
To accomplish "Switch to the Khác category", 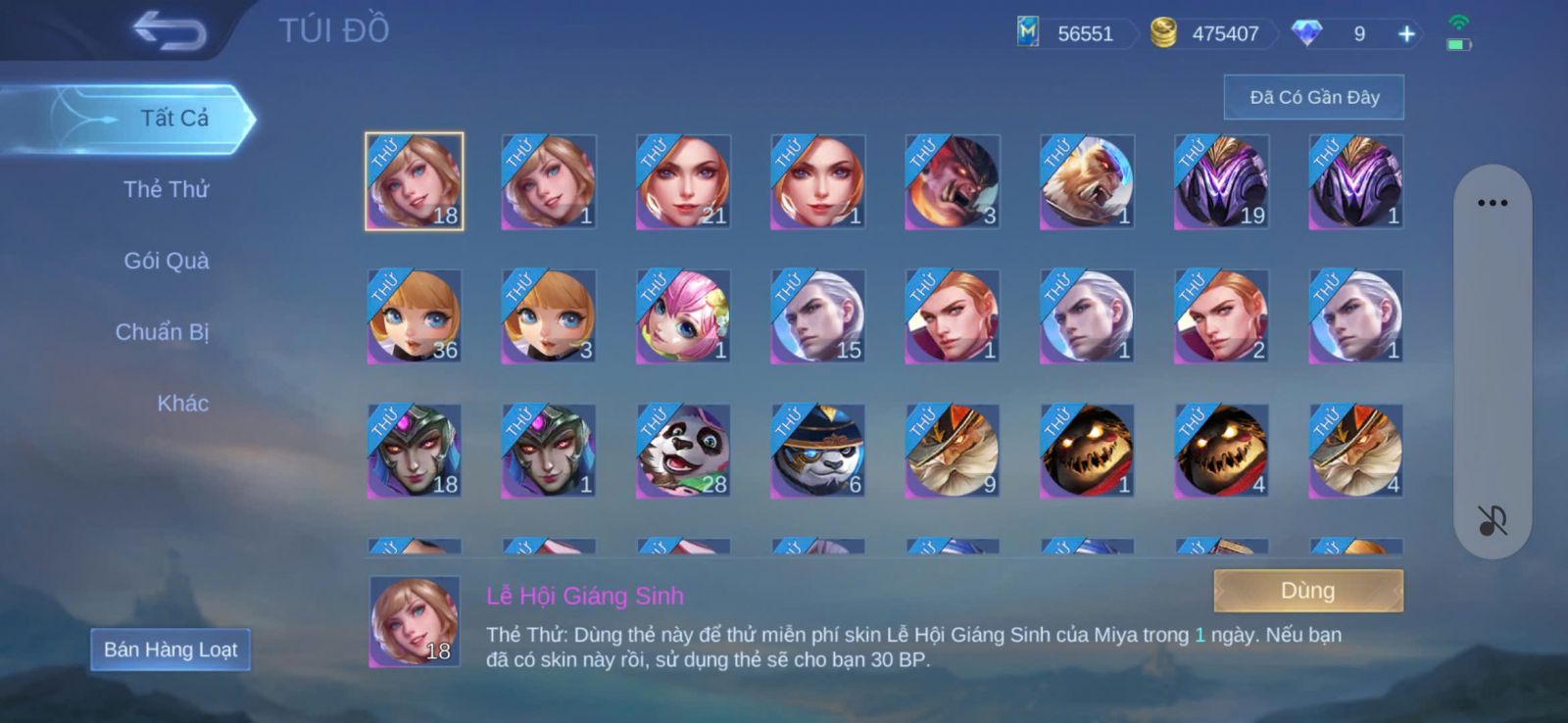I will pos(182,404).
